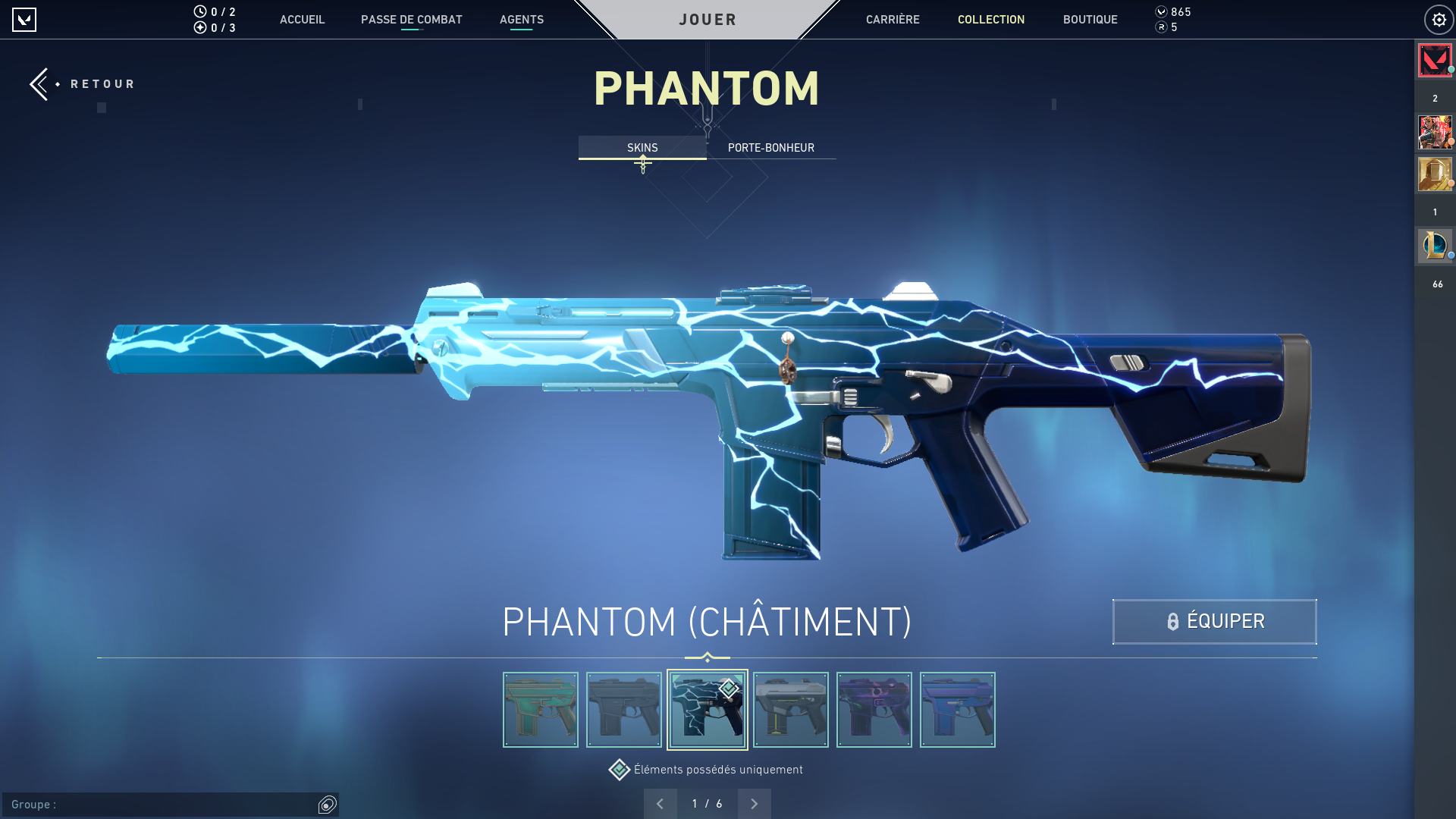This screenshot has width=1456, height=819.
Task: Click the ÉQUIPER button
Action: (x=1214, y=621)
